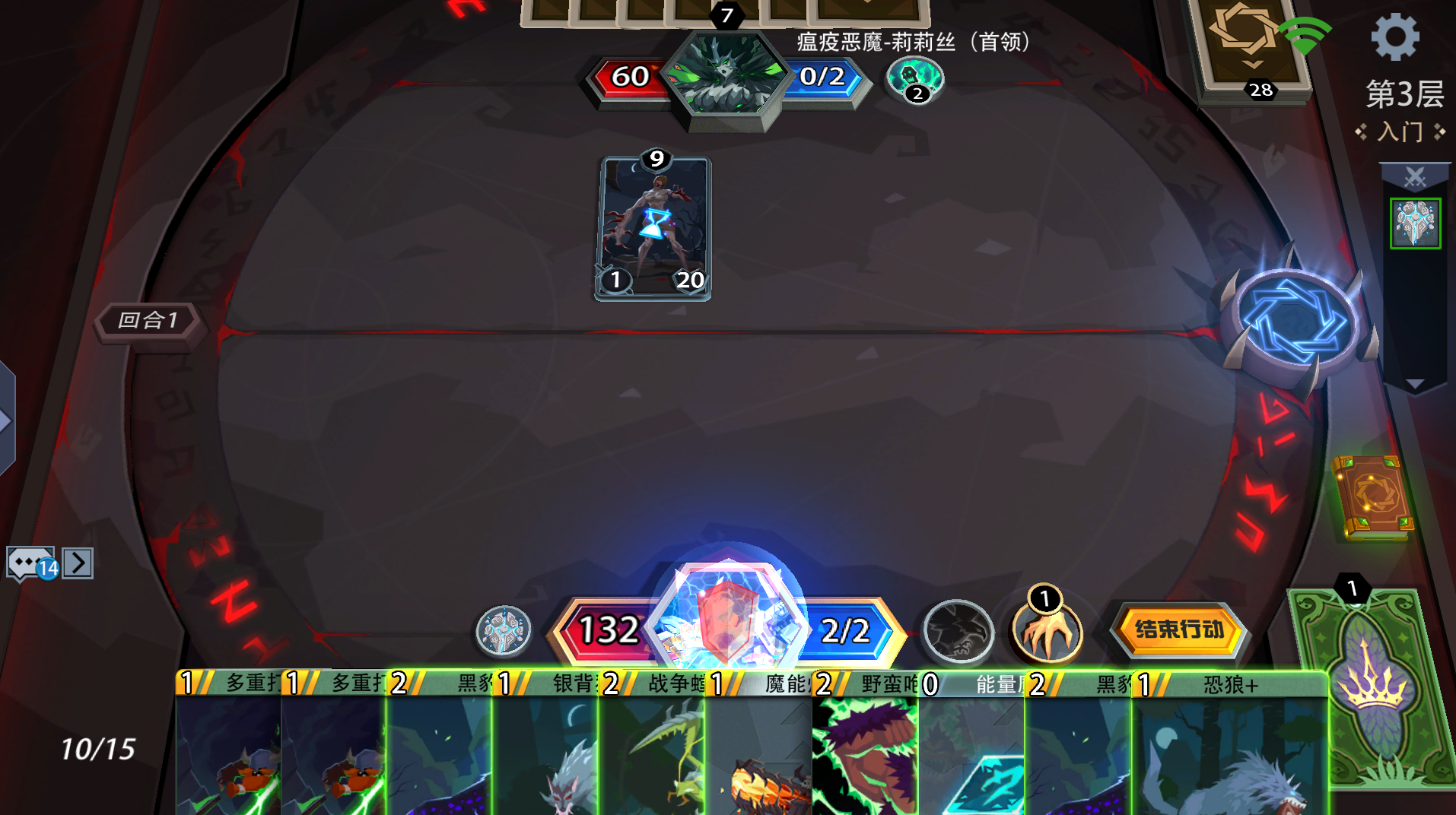Image resolution: width=1456 pixels, height=815 pixels.
Task: Collapse the crossed-swords banner with the X
Action: click(x=1416, y=175)
